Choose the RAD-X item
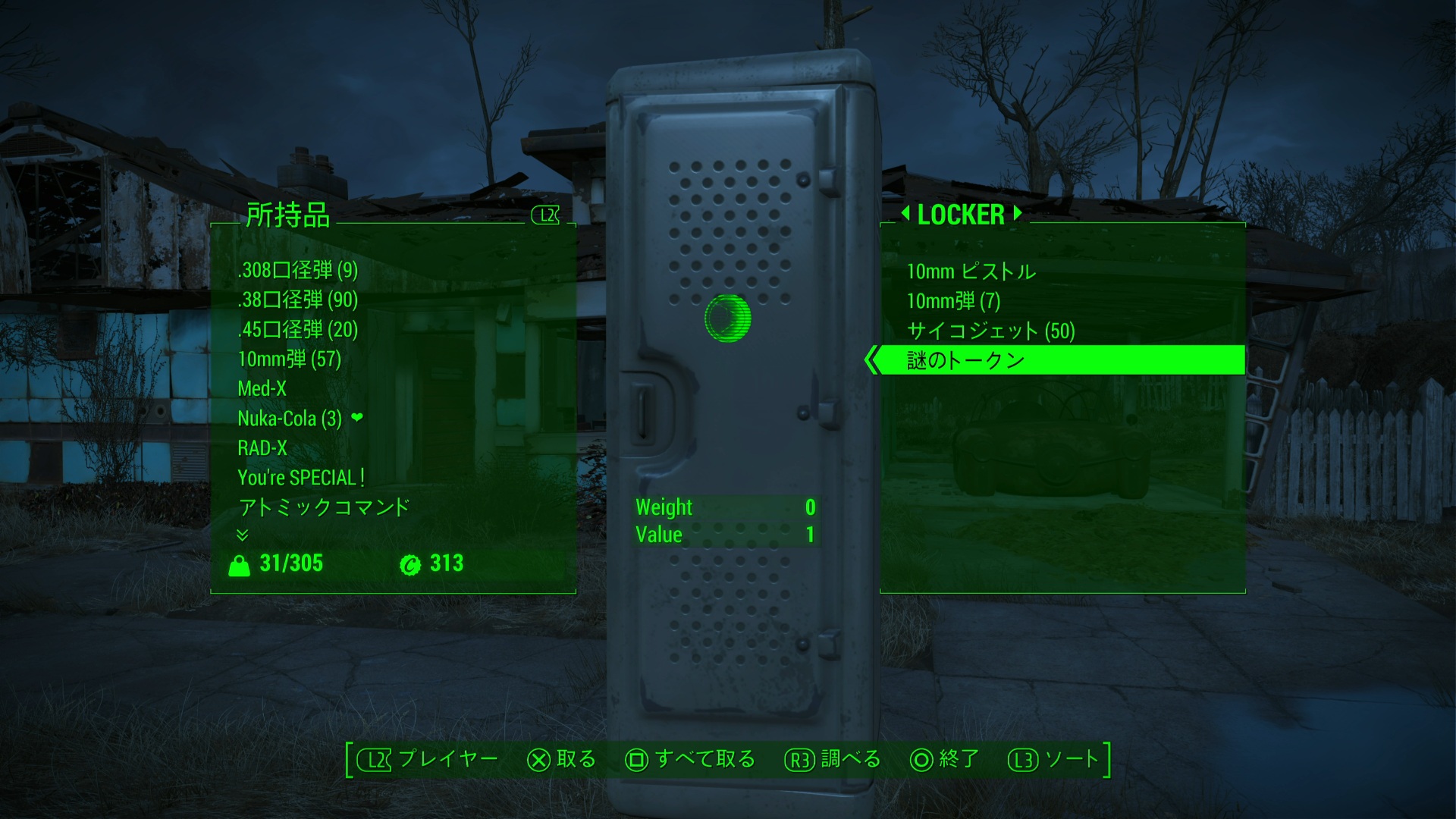The image size is (1456, 819). pyautogui.click(x=262, y=447)
